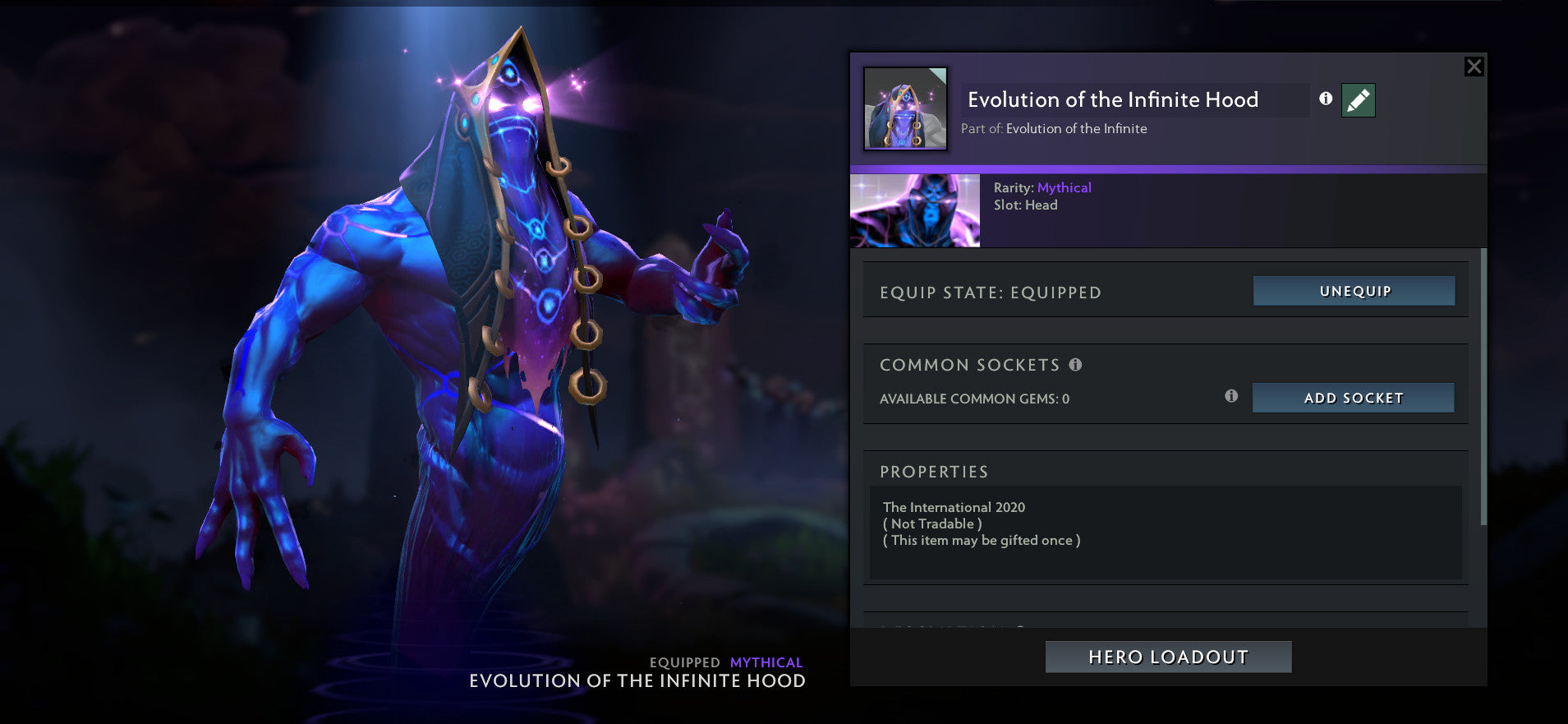This screenshot has height=724, width=1568.
Task: Collapse the Properties section
Action: [934, 471]
